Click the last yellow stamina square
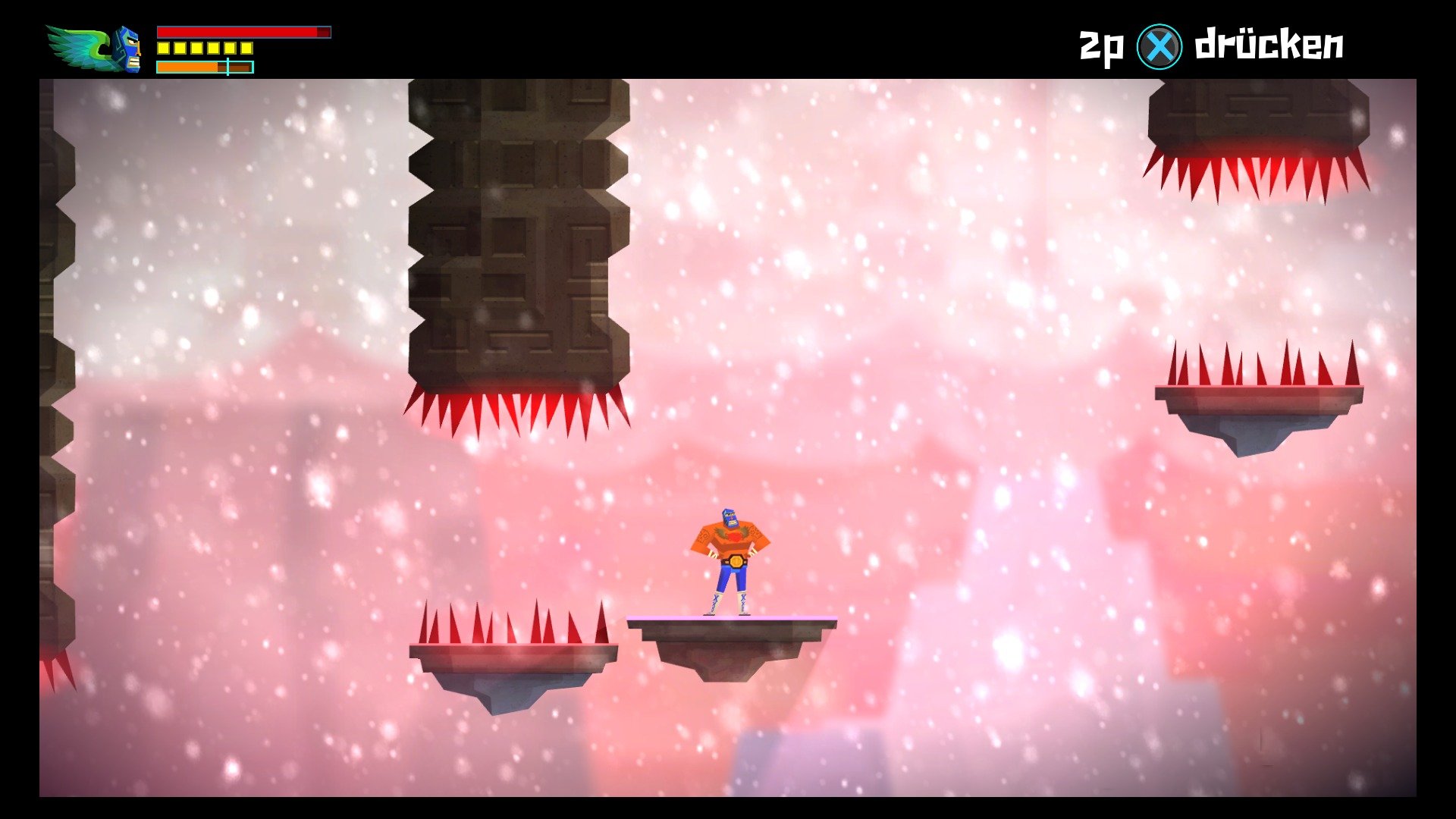 pos(247,48)
